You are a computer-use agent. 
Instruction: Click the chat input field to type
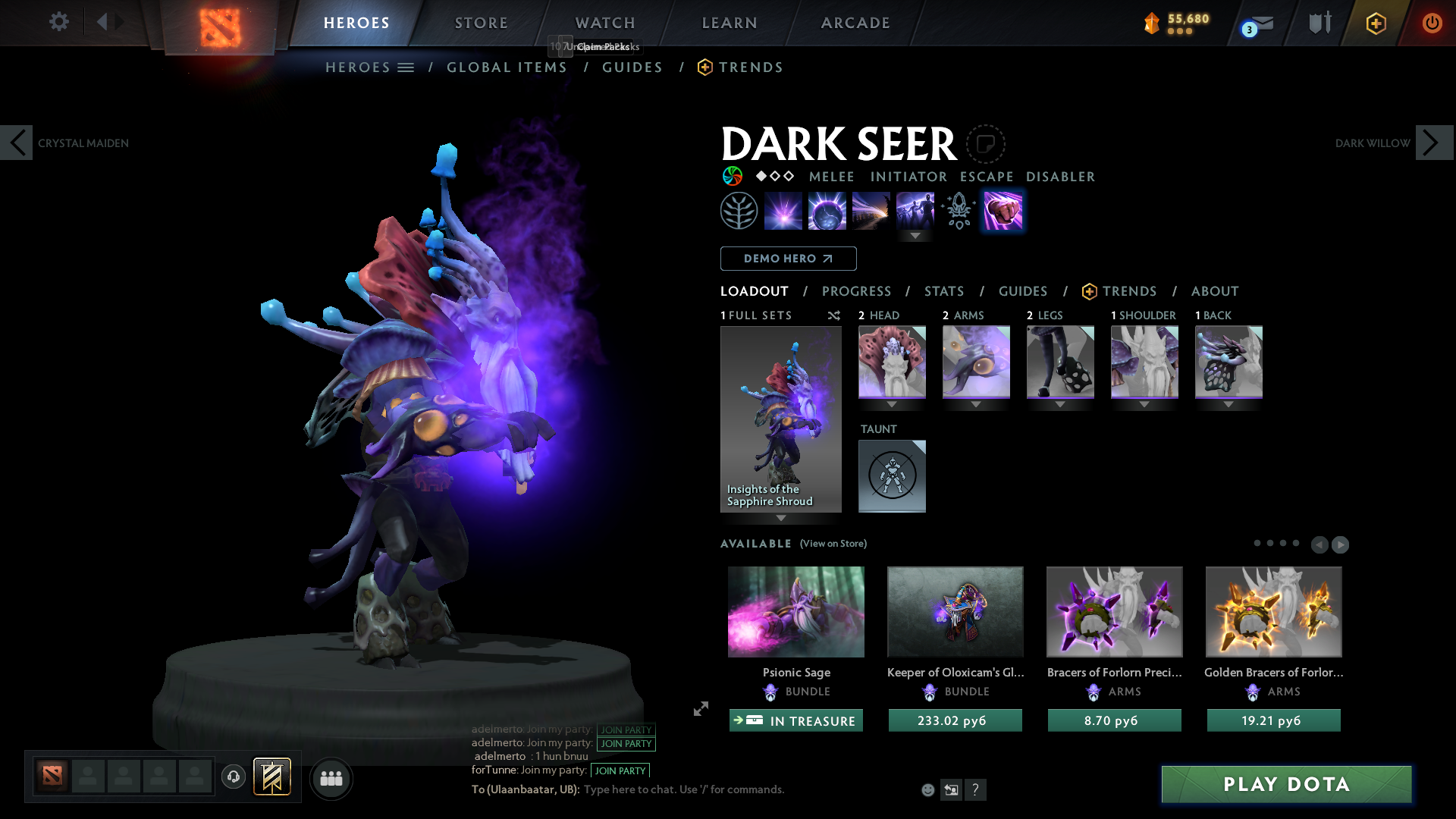(x=682, y=789)
